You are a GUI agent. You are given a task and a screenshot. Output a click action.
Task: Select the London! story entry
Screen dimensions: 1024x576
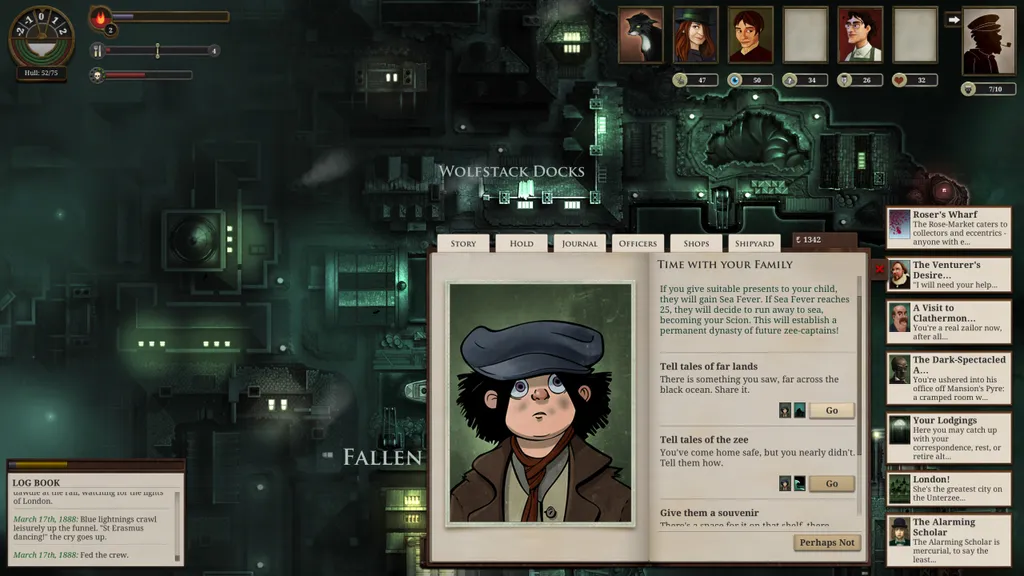(x=948, y=488)
